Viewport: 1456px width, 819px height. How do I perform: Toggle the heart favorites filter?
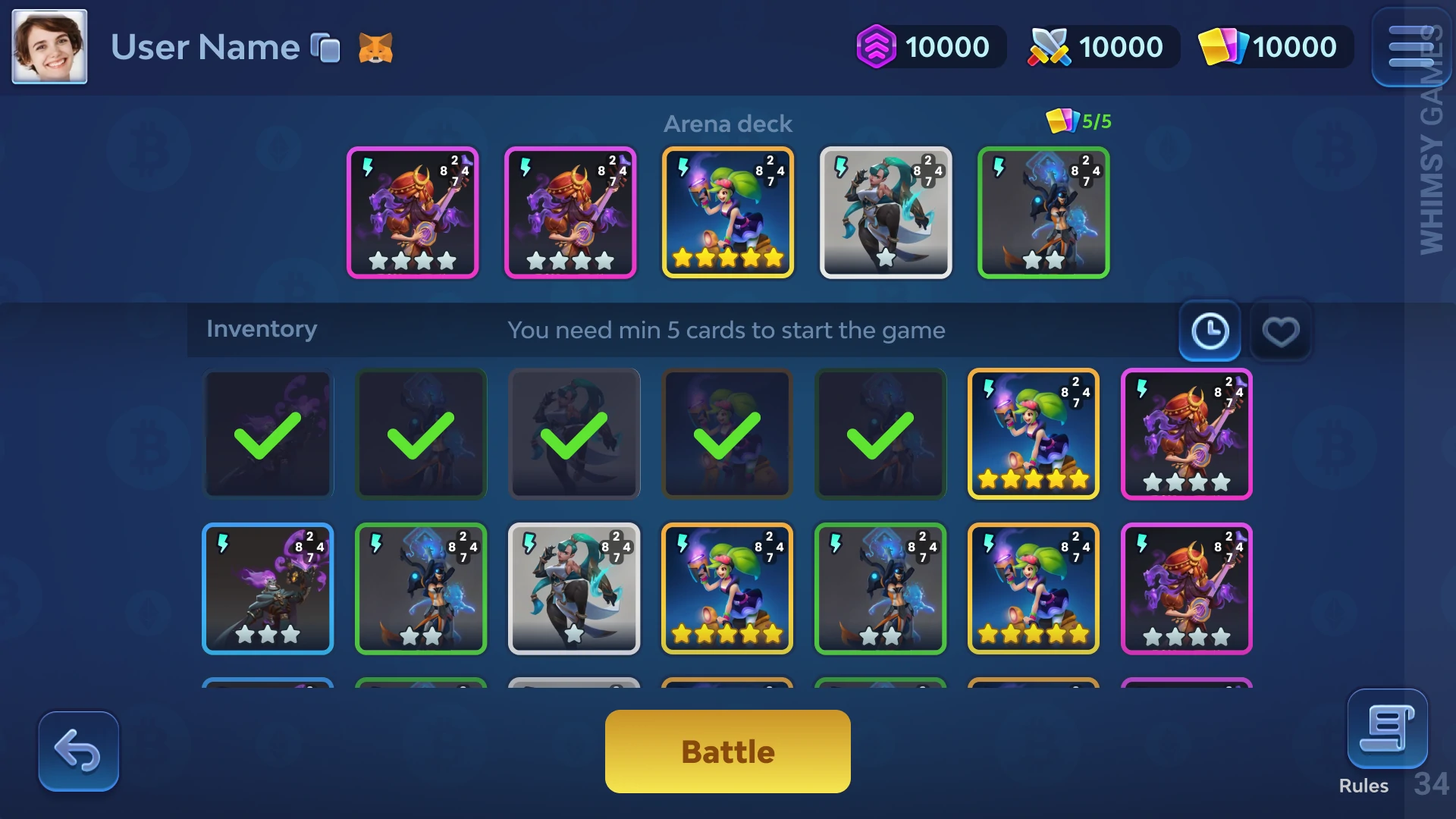pos(1280,331)
